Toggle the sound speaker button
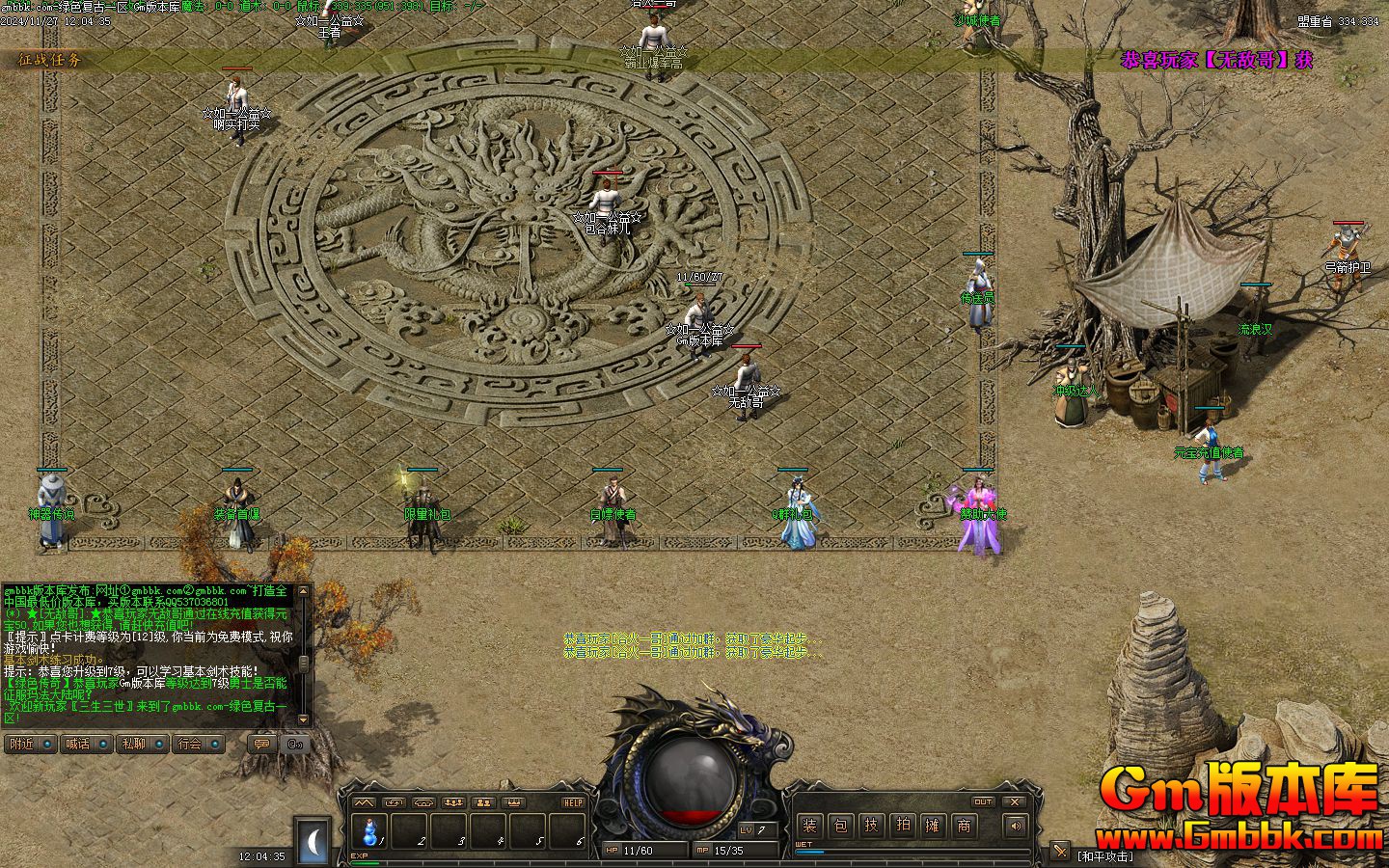1389x868 pixels. (1014, 826)
